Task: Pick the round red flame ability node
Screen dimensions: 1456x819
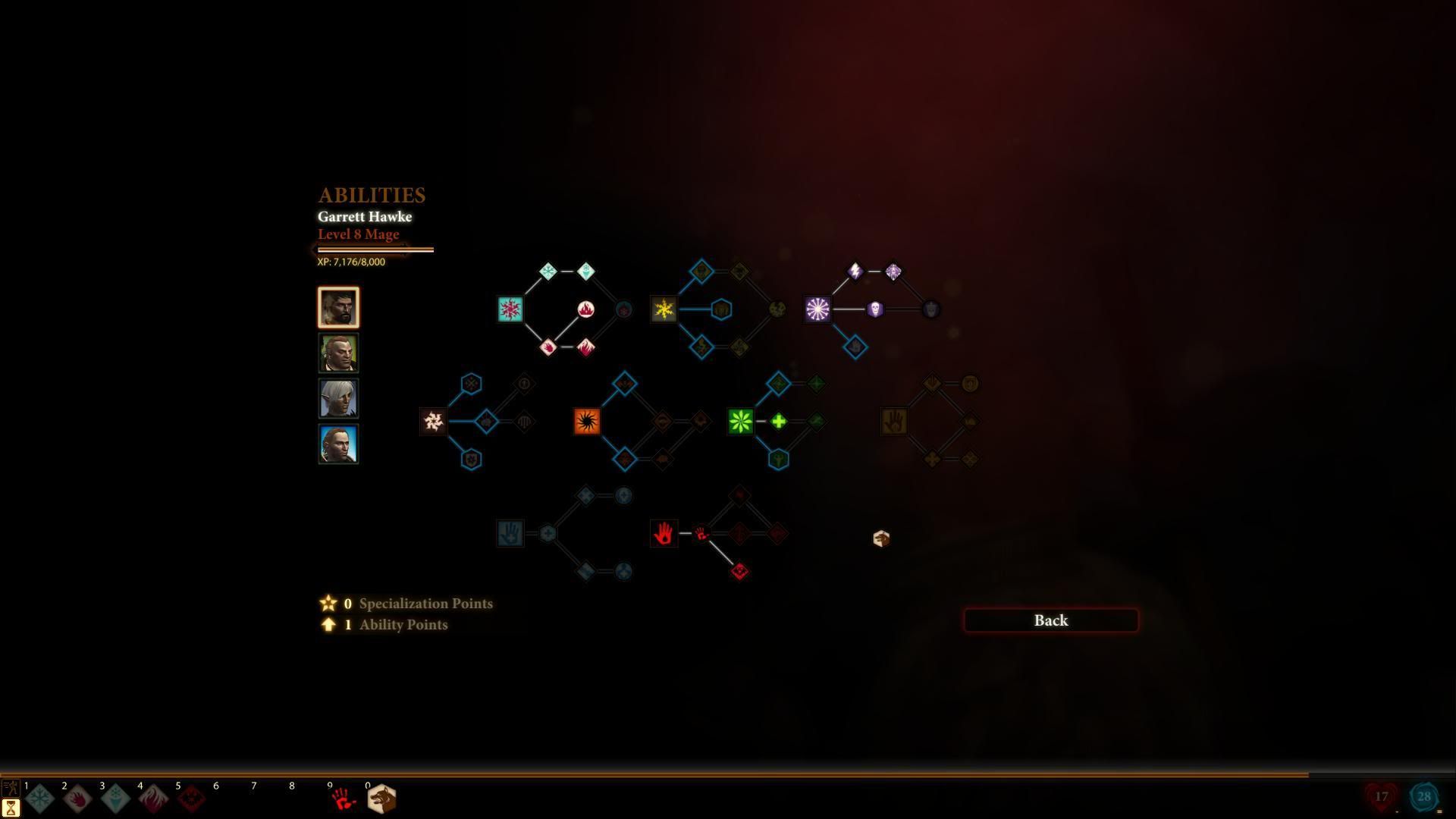Action: tap(585, 309)
